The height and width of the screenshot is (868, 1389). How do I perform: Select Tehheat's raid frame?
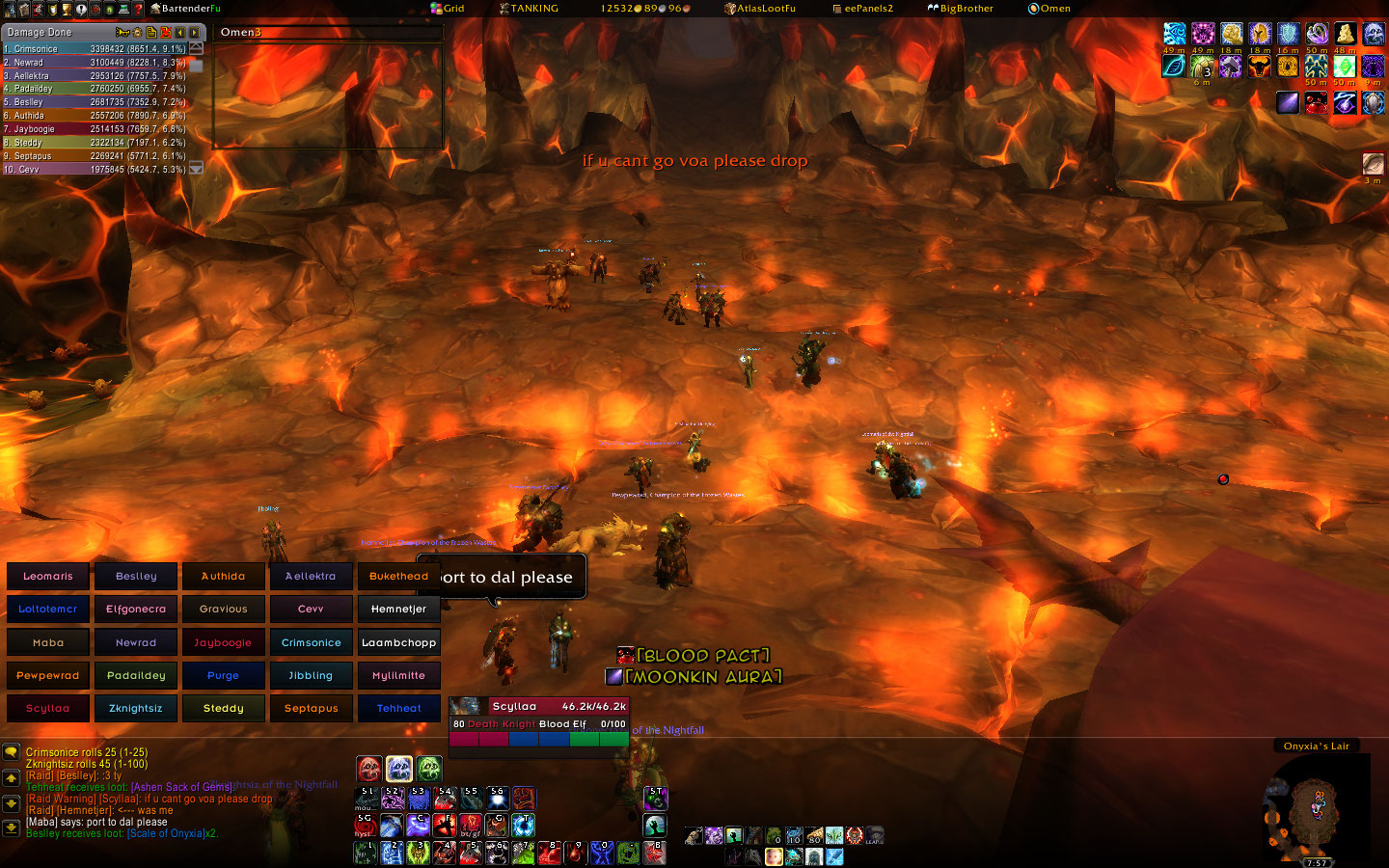[x=398, y=708]
